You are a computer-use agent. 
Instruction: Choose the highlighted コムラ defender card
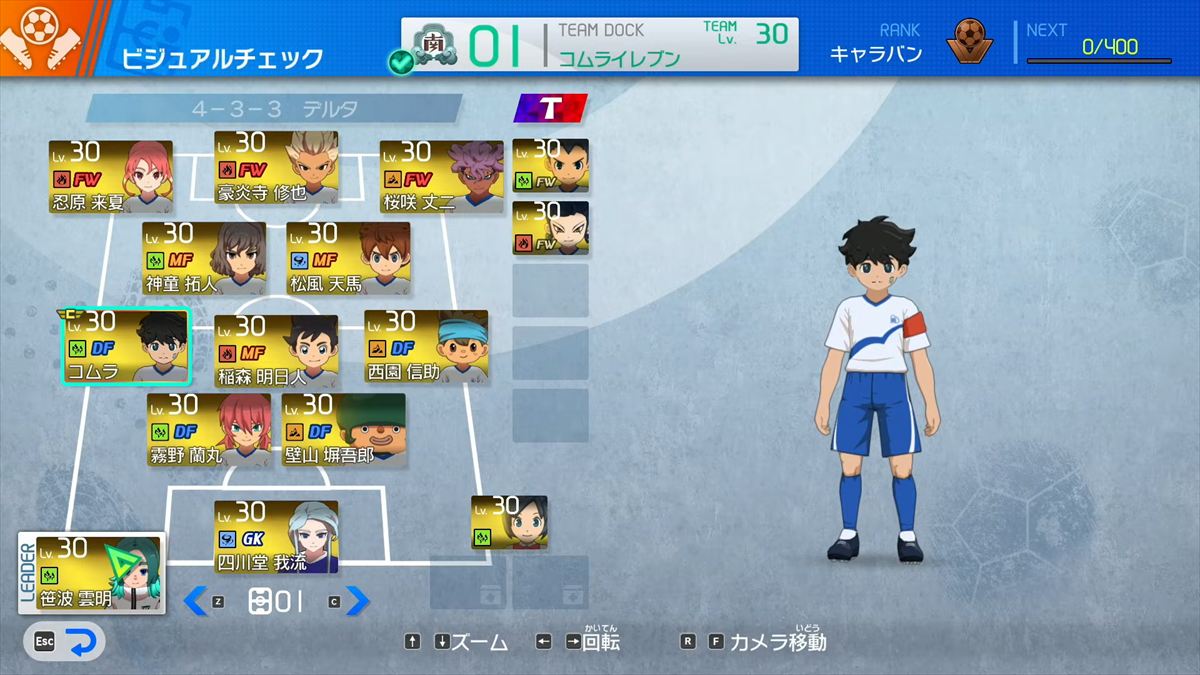tap(126, 346)
